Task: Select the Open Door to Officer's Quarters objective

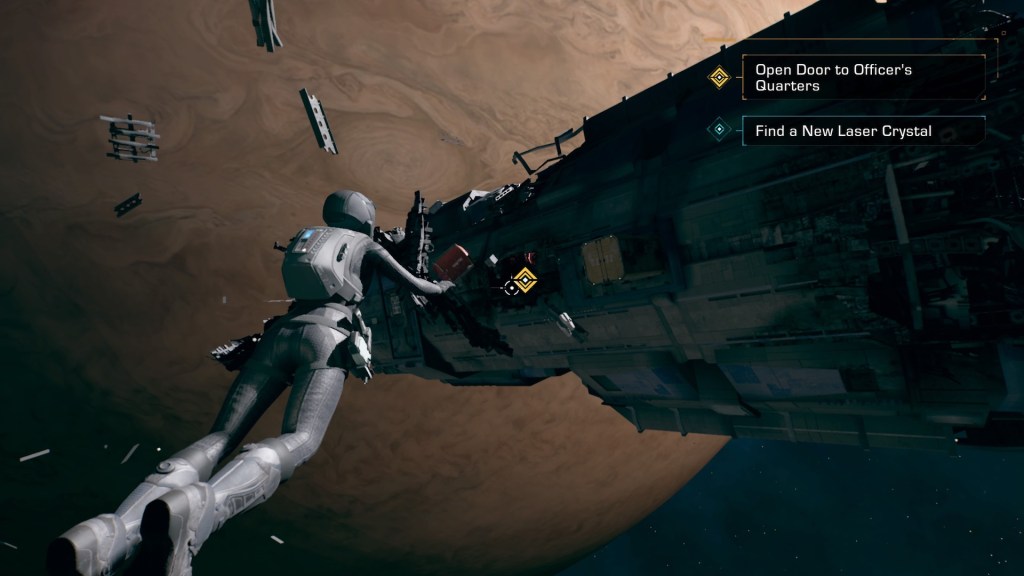Action: (862, 78)
